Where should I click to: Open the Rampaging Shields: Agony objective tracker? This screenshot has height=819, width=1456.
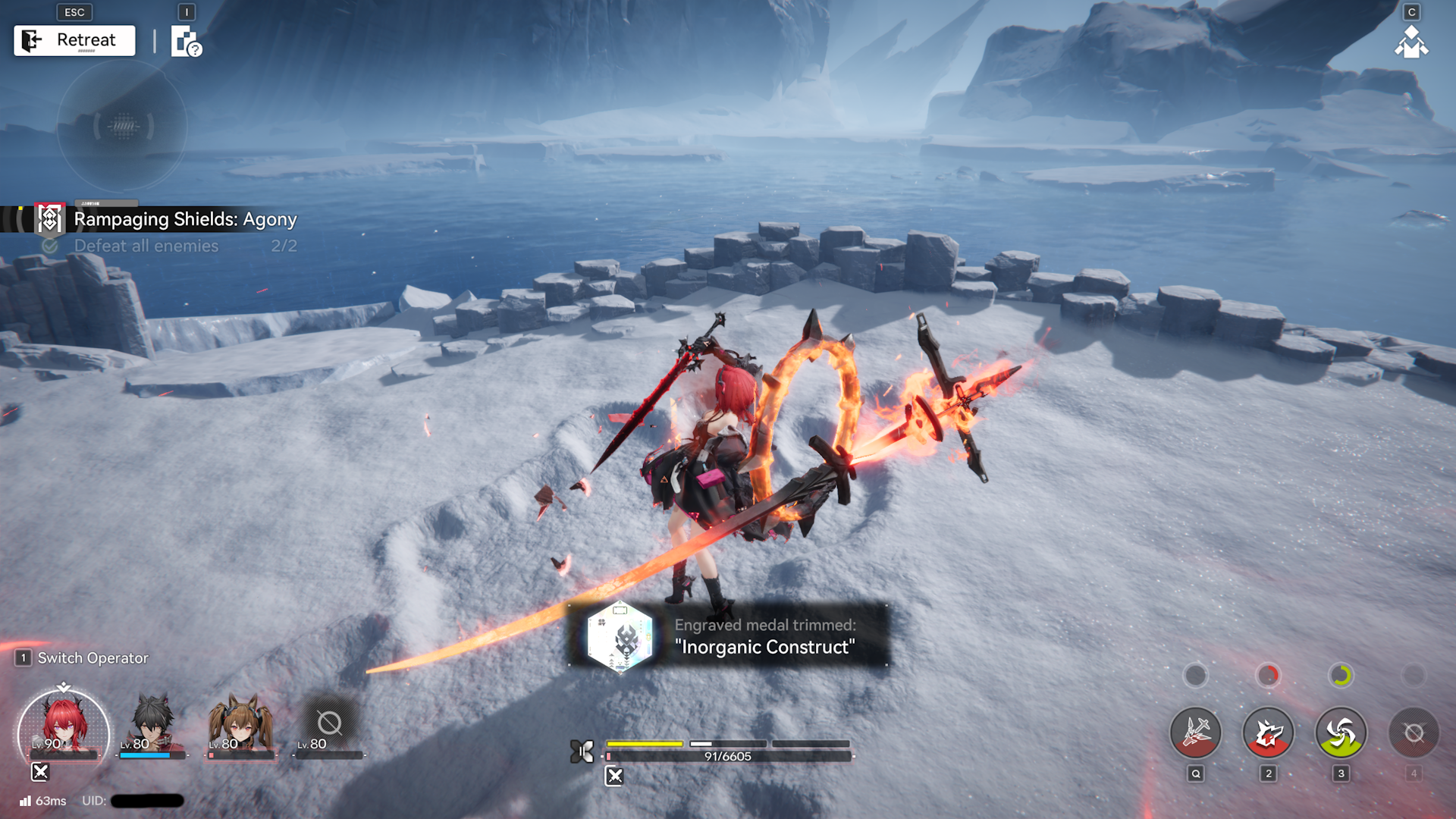184,219
